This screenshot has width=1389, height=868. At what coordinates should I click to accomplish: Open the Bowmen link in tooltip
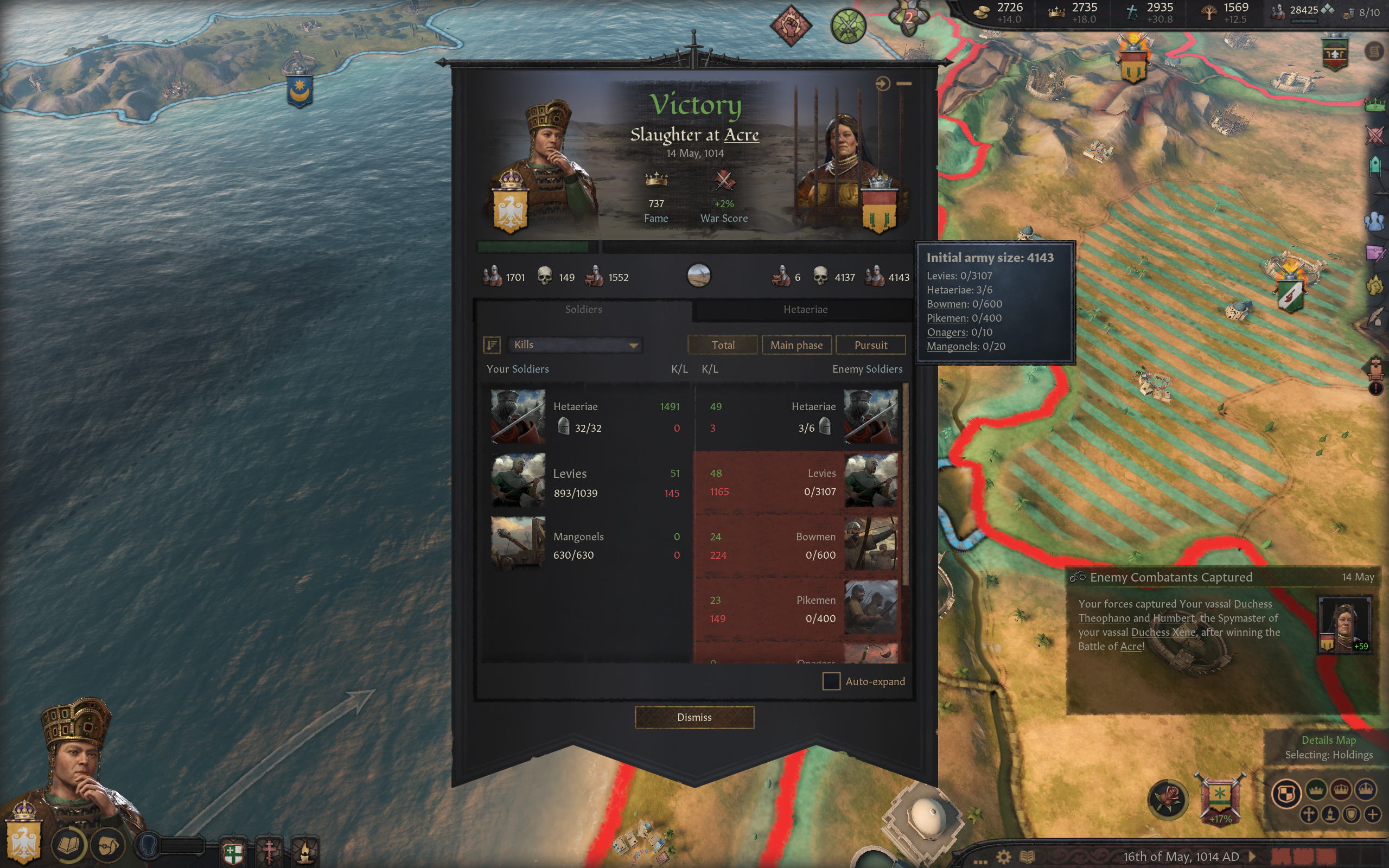946,304
